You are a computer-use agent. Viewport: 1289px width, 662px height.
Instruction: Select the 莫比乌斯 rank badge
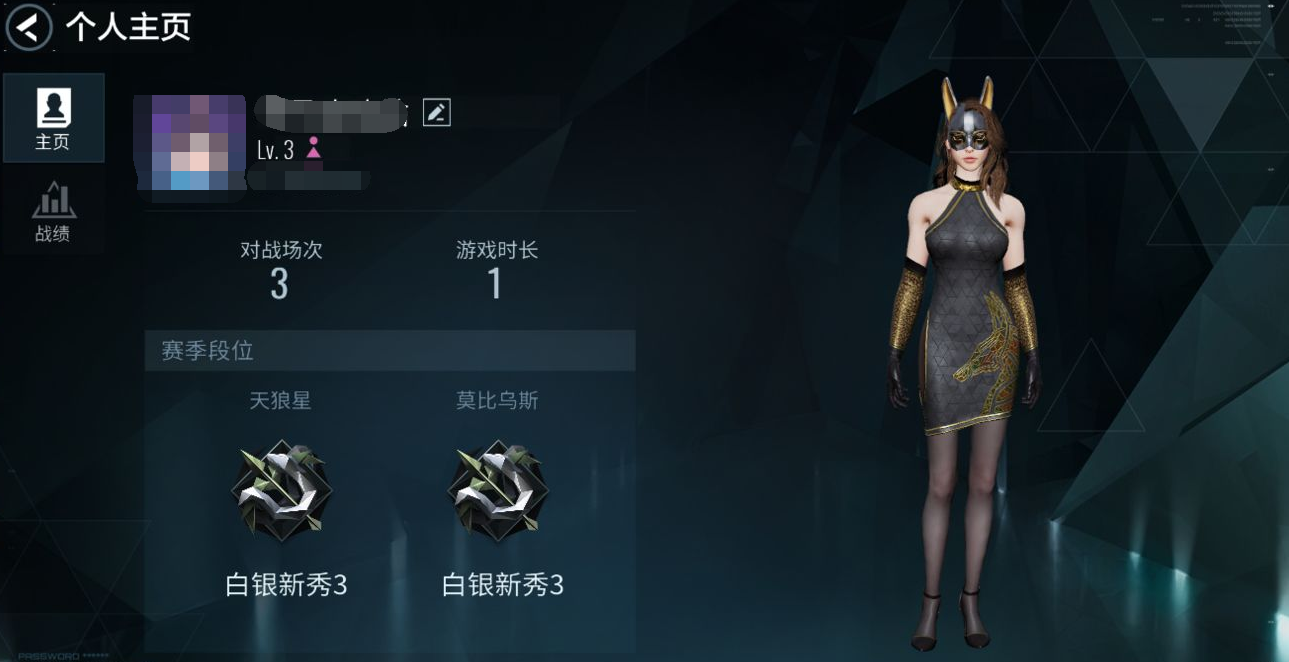click(497, 491)
